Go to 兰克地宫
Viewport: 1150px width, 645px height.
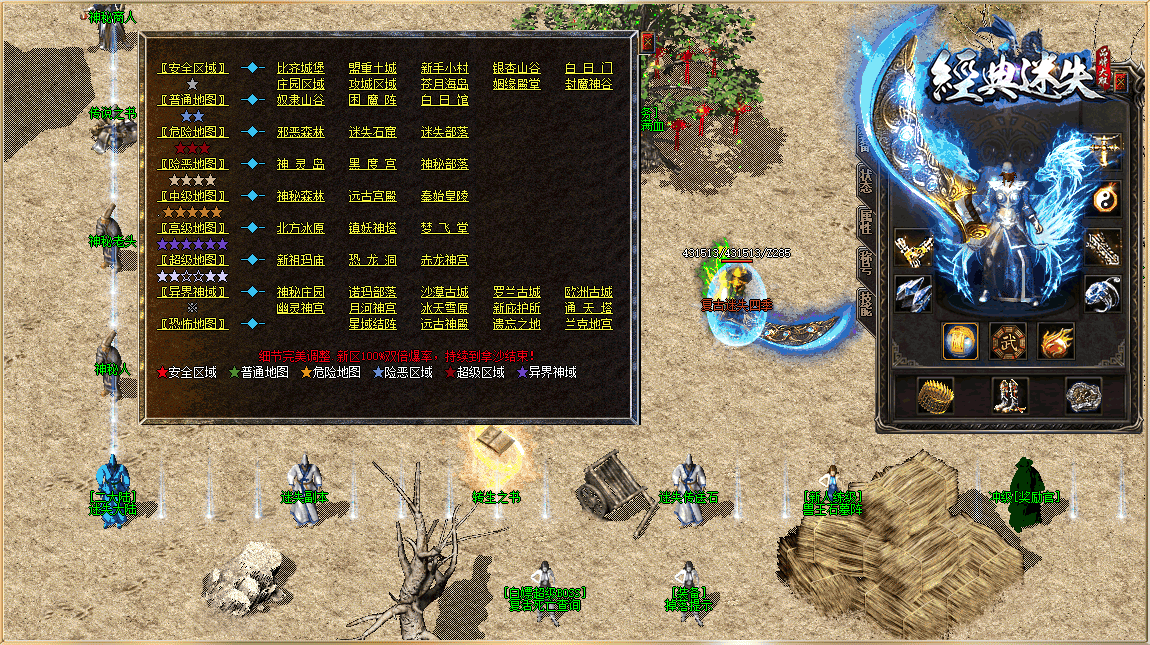pos(588,324)
